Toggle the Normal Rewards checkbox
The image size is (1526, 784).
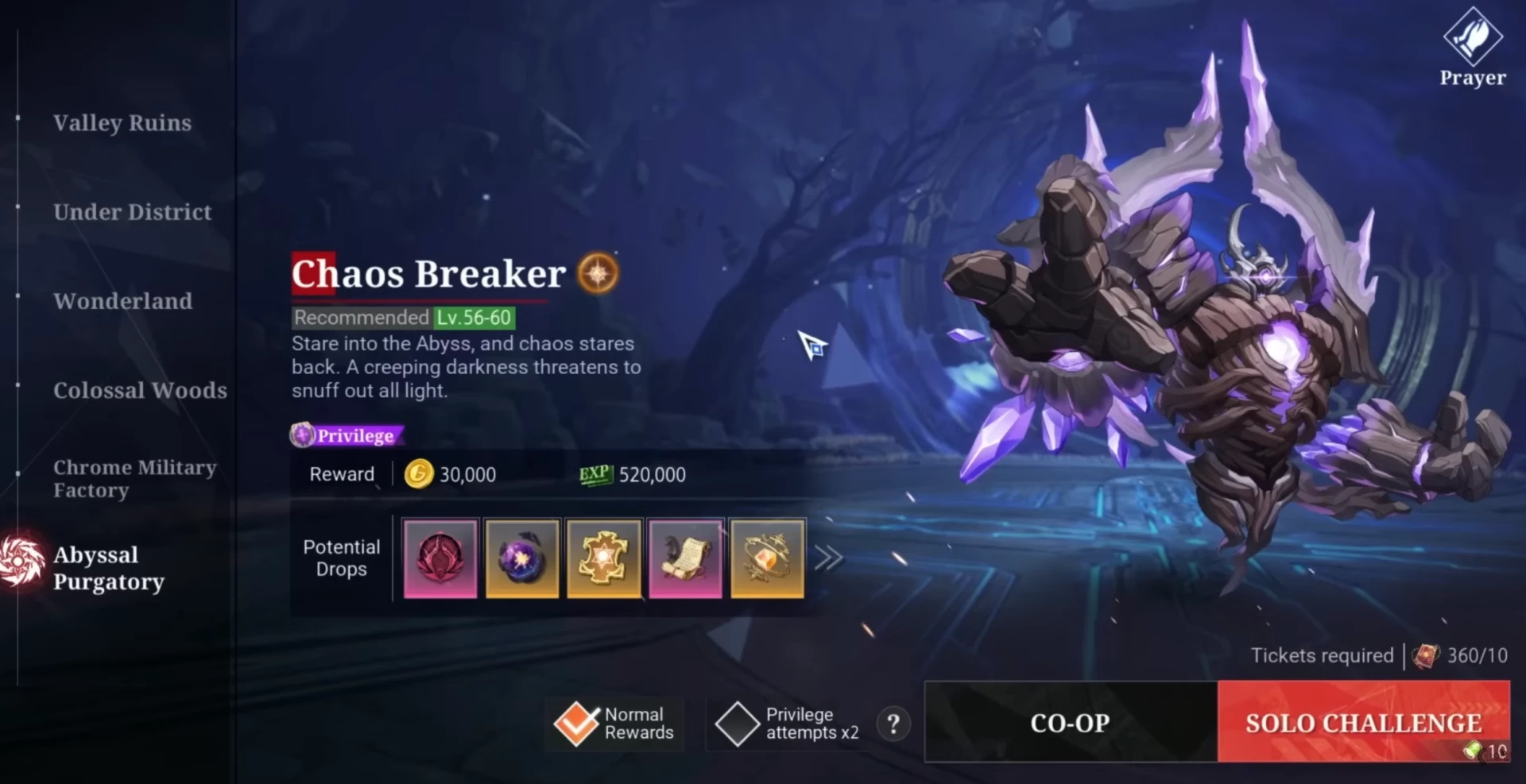click(576, 724)
